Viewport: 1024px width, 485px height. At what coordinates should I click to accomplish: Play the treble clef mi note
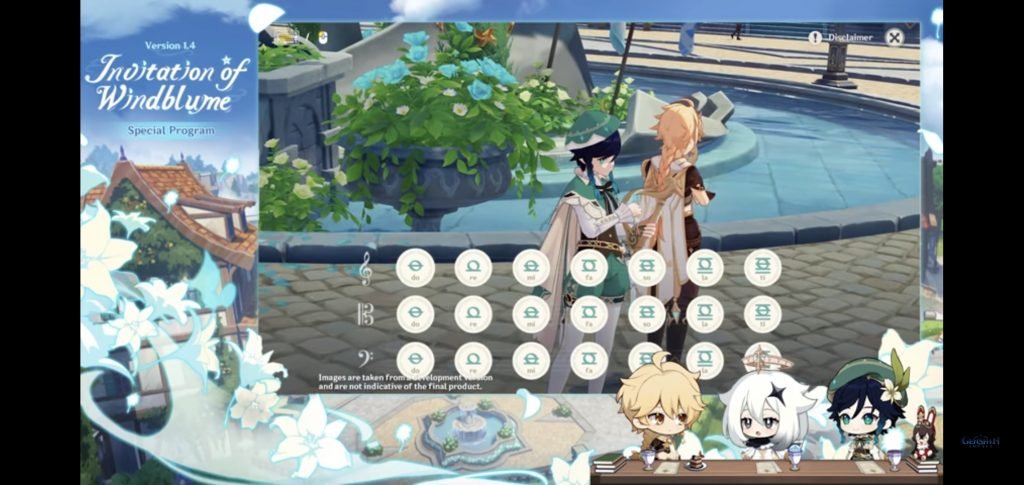(531, 267)
